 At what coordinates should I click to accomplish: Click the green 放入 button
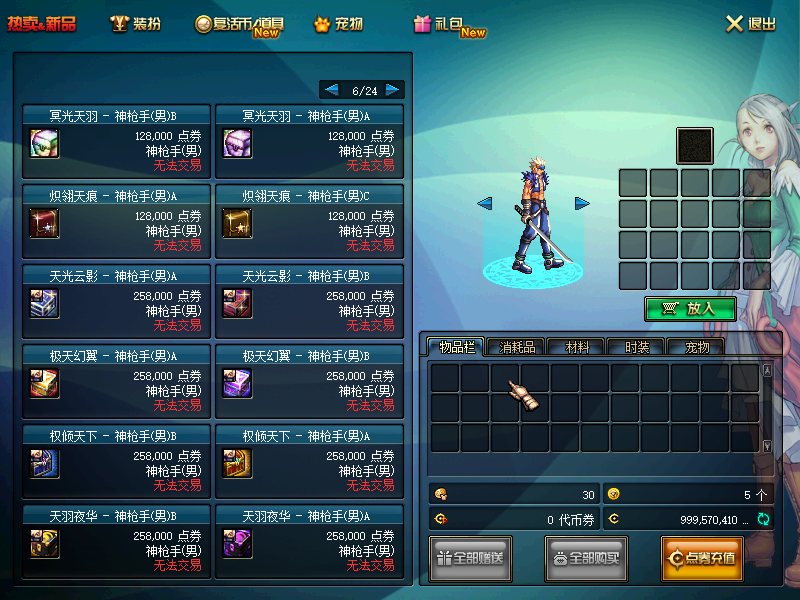tap(690, 309)
